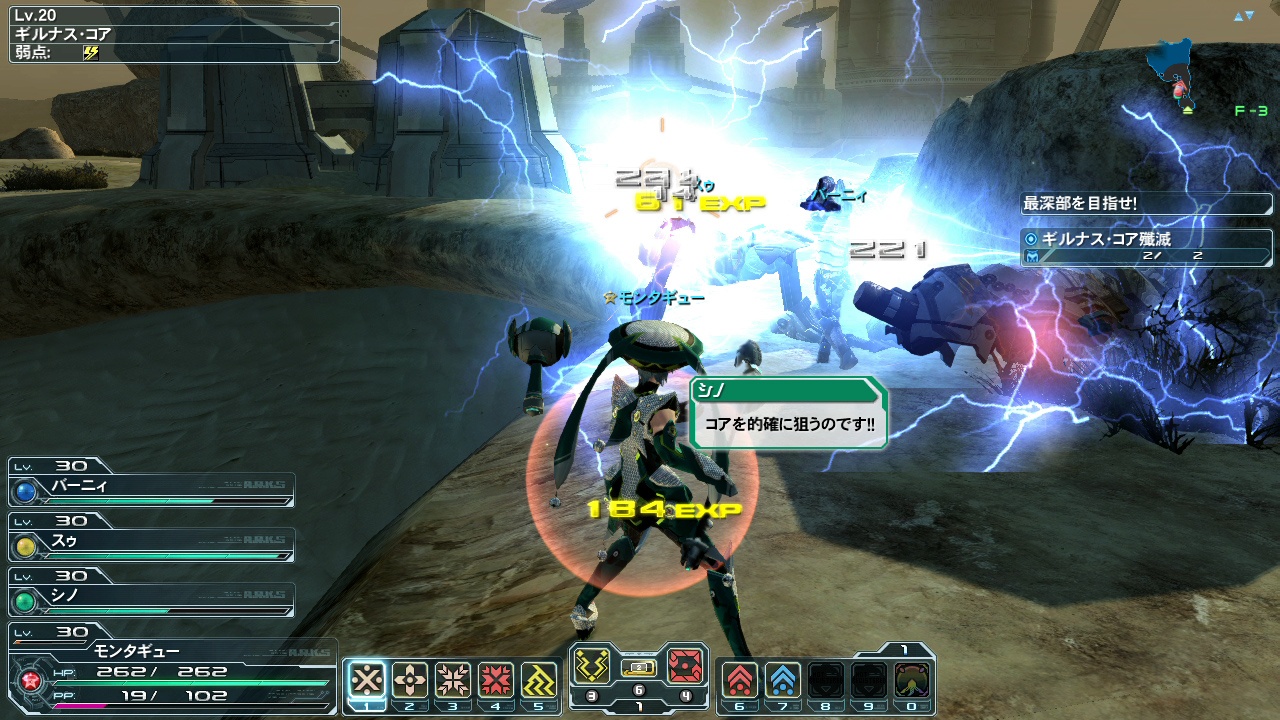
Task: Activate the yellow chevron skill in slot 5
Action: coord(539,680)
